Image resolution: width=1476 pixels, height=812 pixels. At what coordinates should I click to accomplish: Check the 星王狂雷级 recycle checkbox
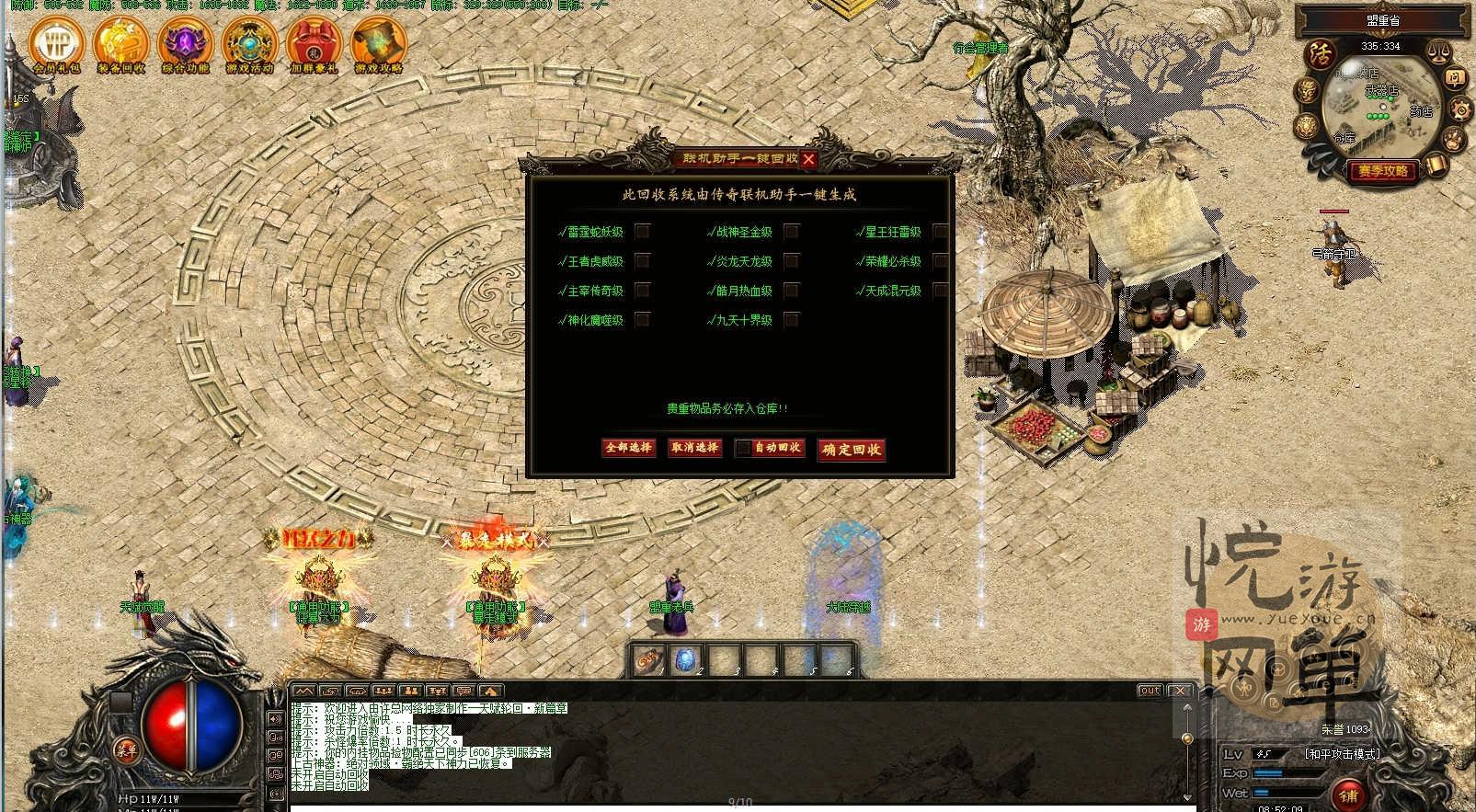click(x=939, y=233)
